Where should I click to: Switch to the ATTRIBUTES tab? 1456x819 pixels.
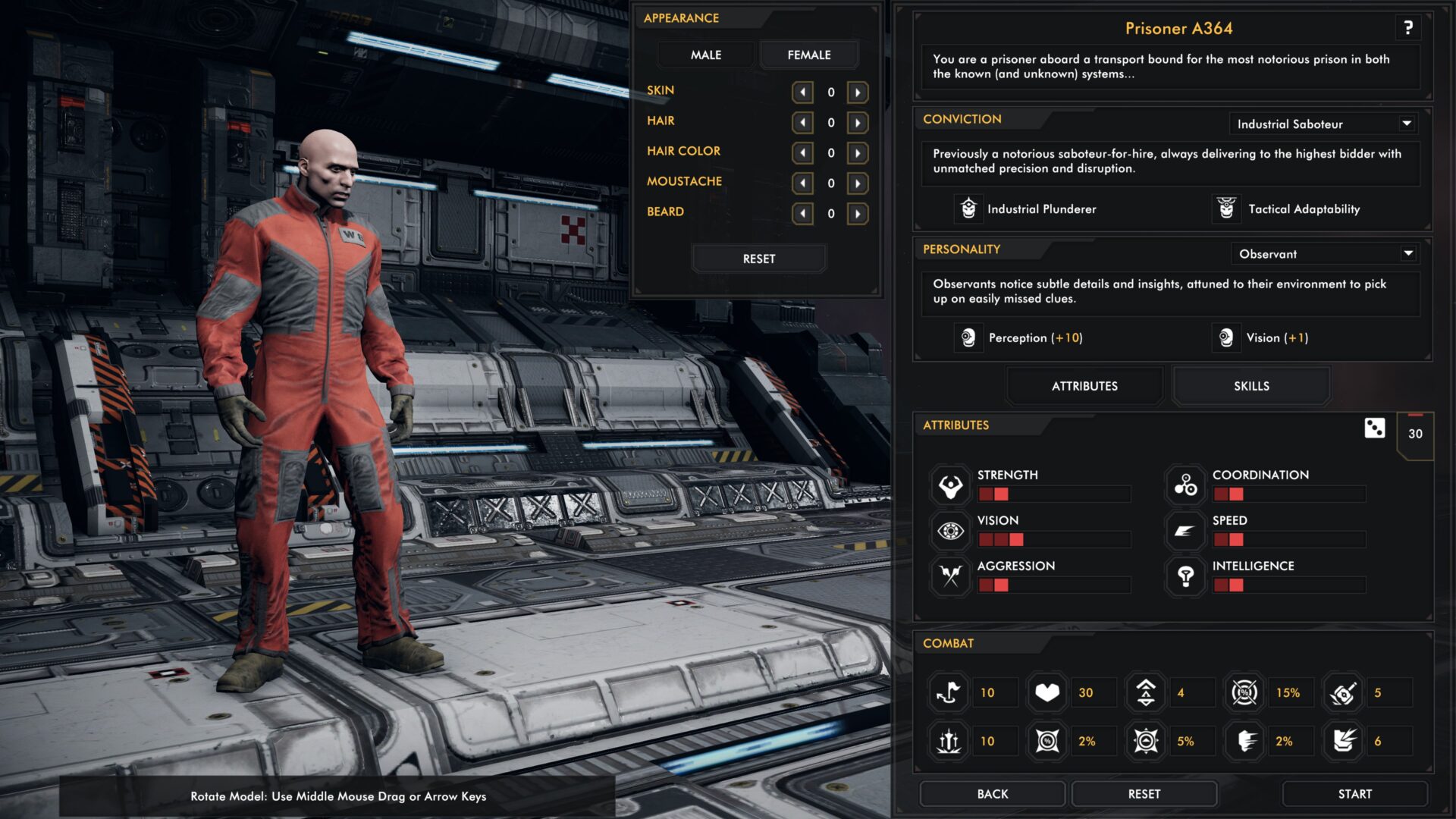click(x=1084, y=386)
